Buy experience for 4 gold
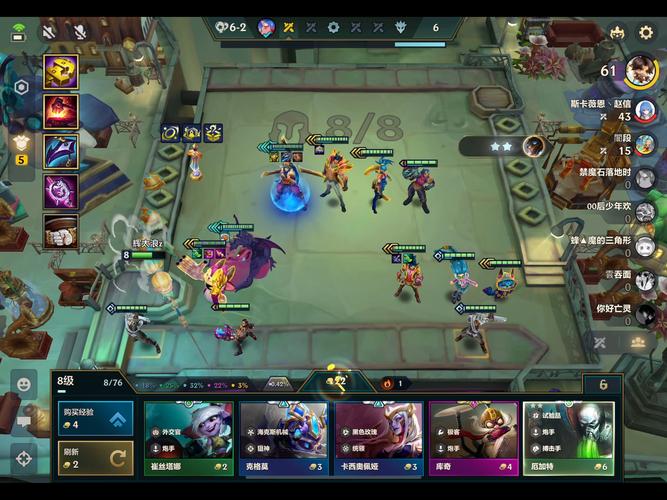The width and height of the screenshot is (667, 500). 95,418
